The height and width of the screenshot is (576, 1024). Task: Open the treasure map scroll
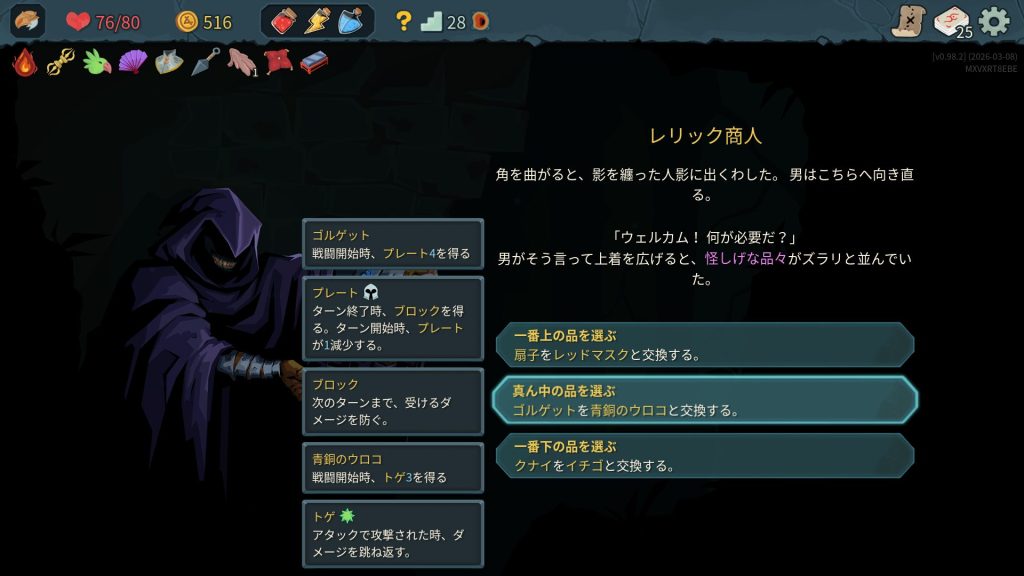(908, 21)
